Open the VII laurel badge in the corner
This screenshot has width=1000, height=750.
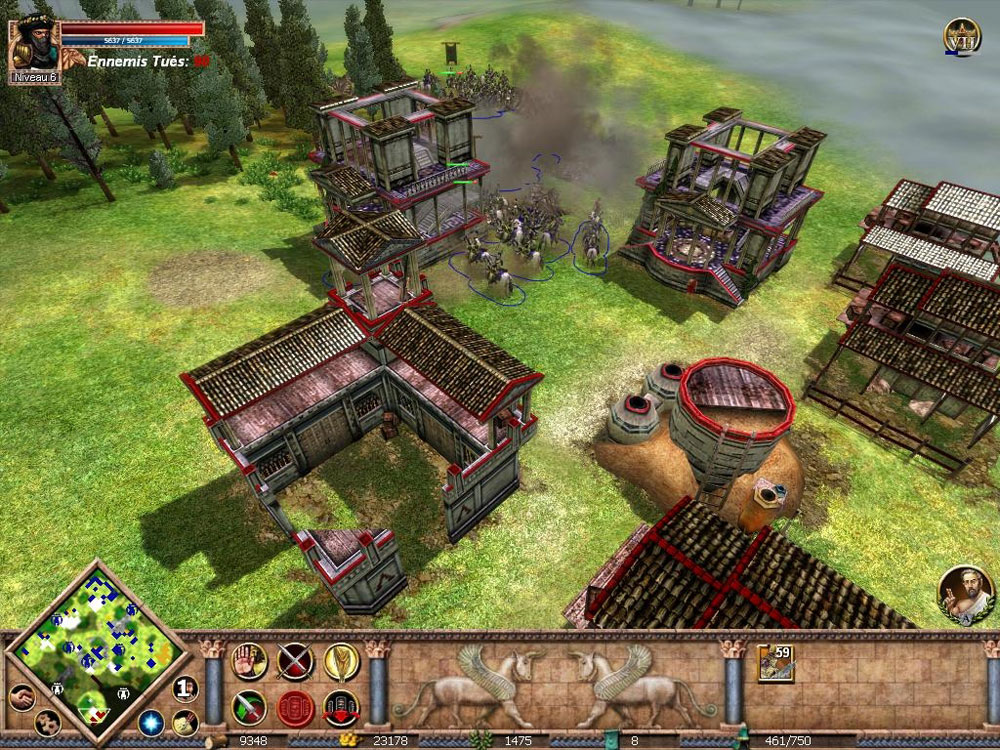(x=962, y=37)
